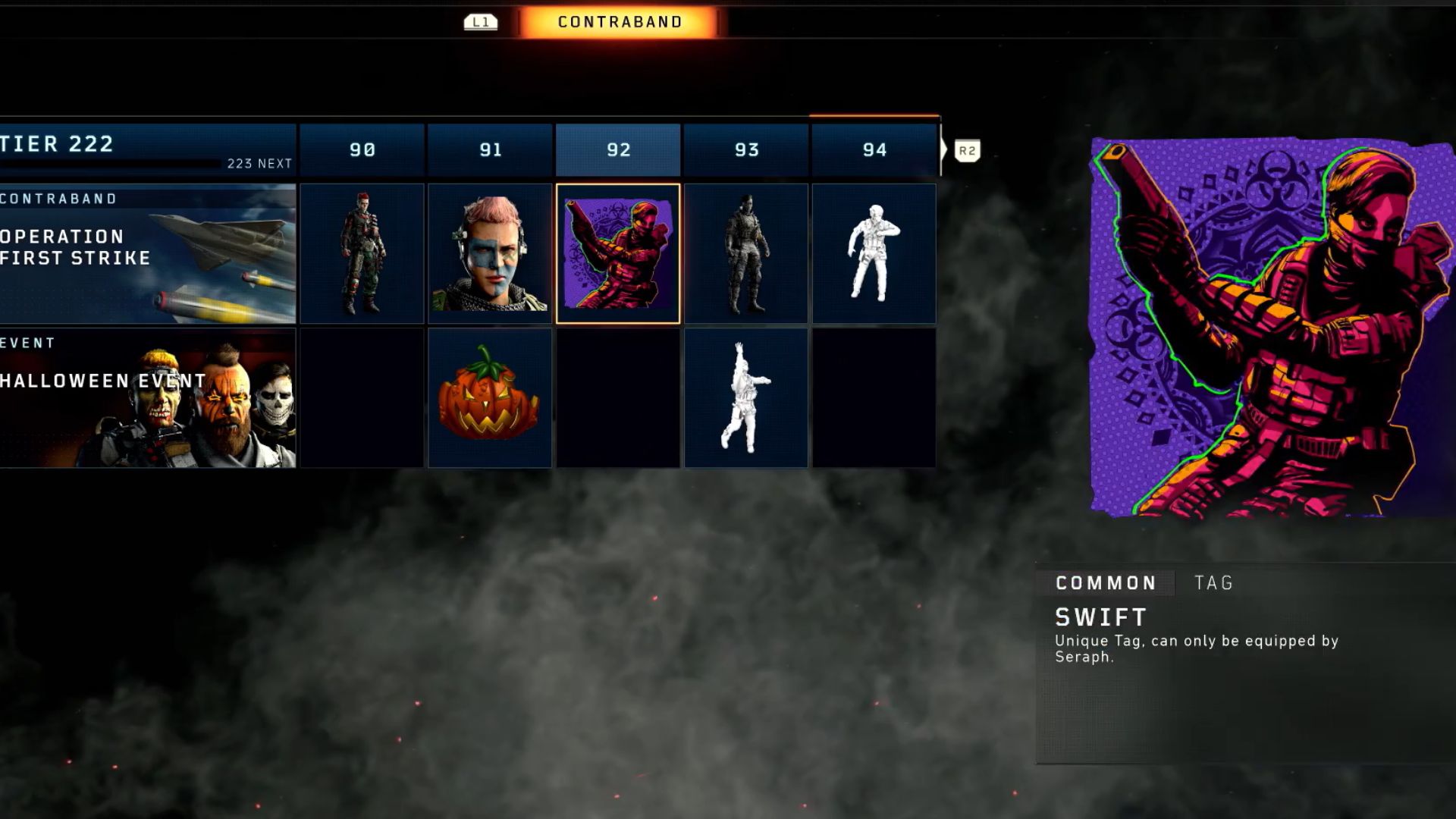This screenshot has width=1456, height=819.
Task: Select the tier 91 column header
Action: pos(490,149)
